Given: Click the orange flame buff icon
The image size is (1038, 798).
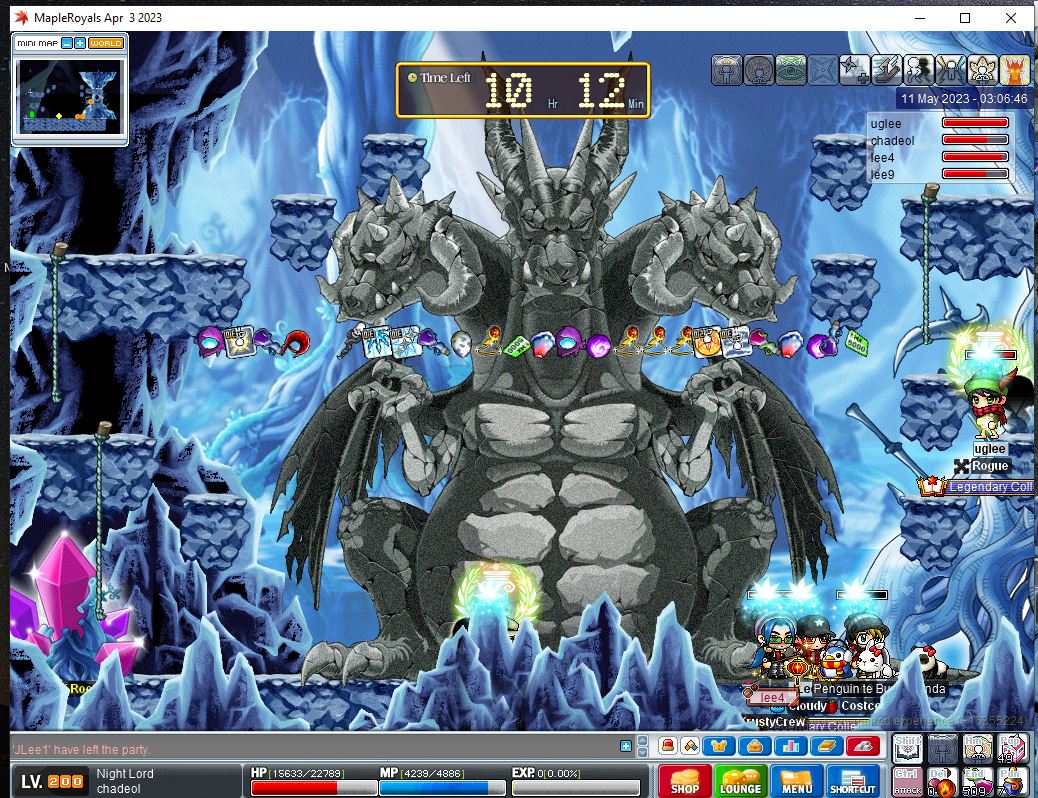Looking at the screenshot, I should [x=1014, y=69].
